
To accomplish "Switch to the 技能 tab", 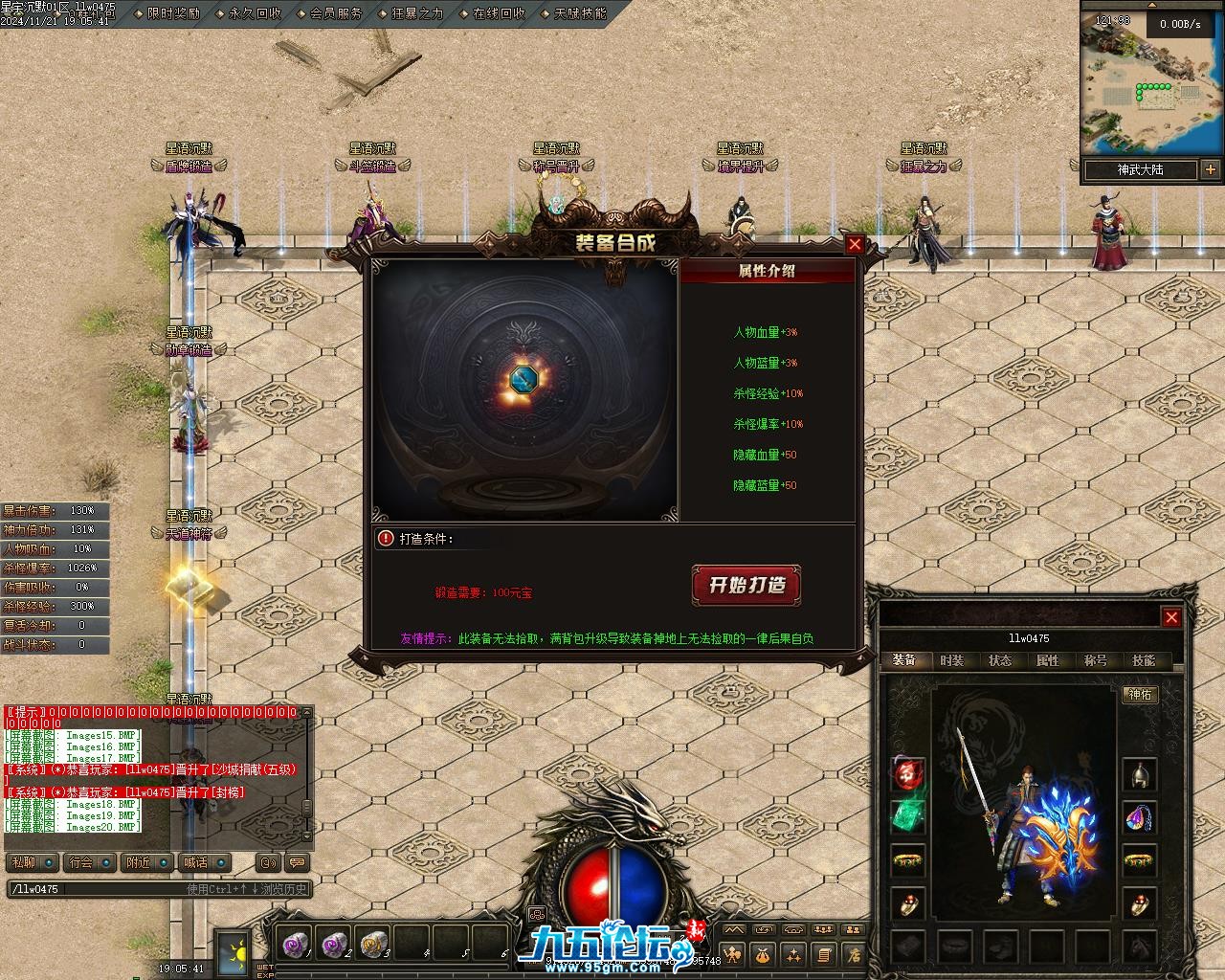I will click(1143, 660).
